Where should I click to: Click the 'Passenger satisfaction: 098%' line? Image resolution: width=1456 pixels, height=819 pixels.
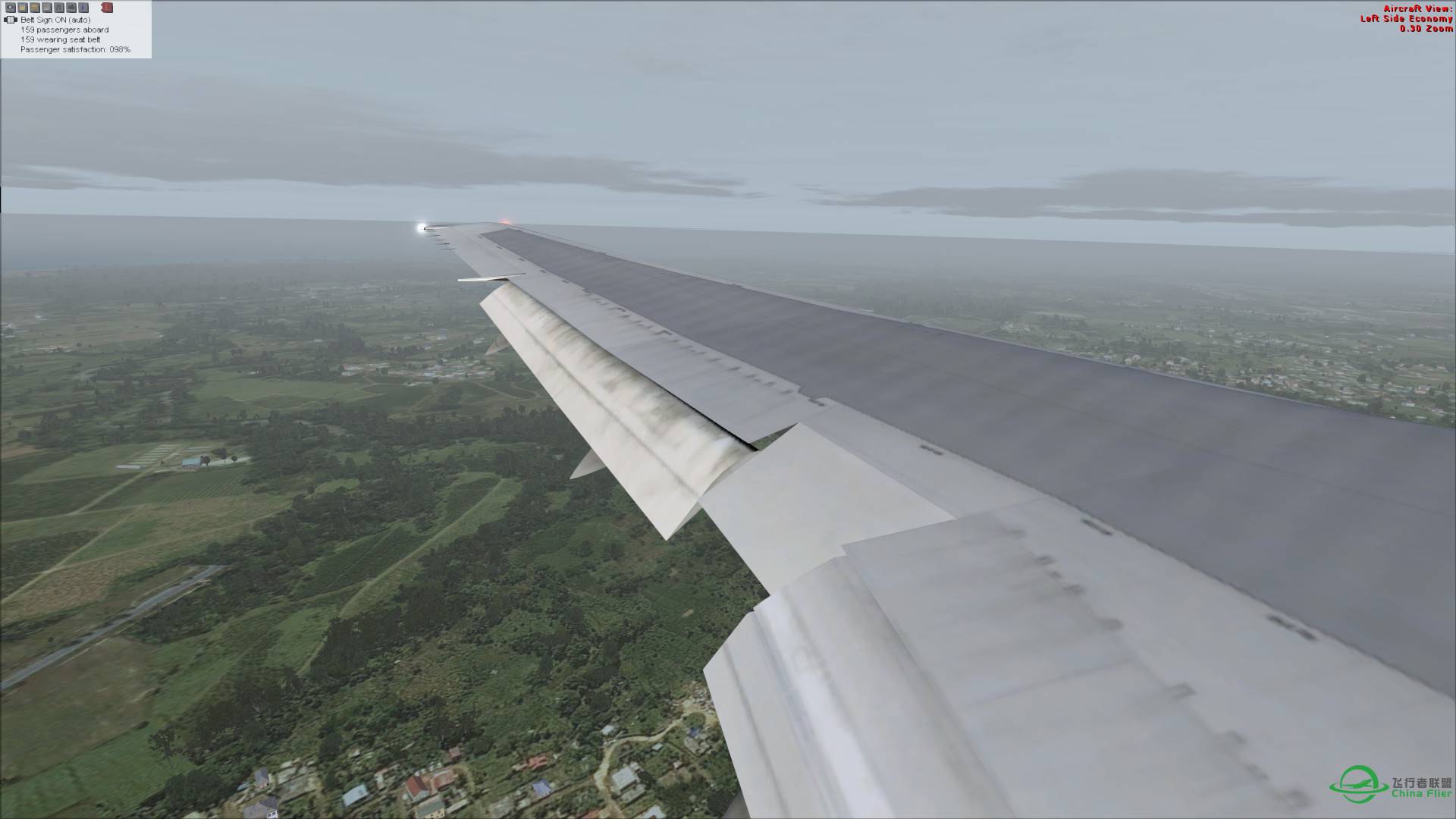click(75, 49)
